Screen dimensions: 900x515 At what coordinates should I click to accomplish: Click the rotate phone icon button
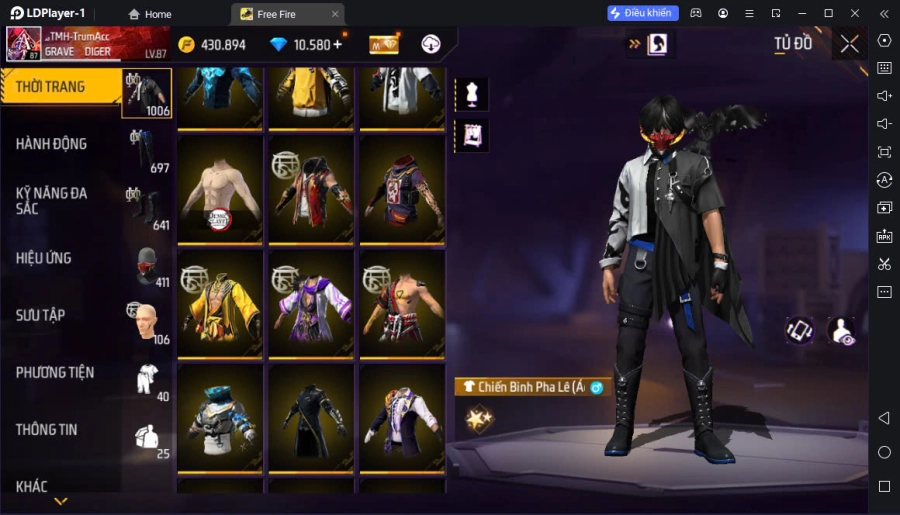click(799, 332)
